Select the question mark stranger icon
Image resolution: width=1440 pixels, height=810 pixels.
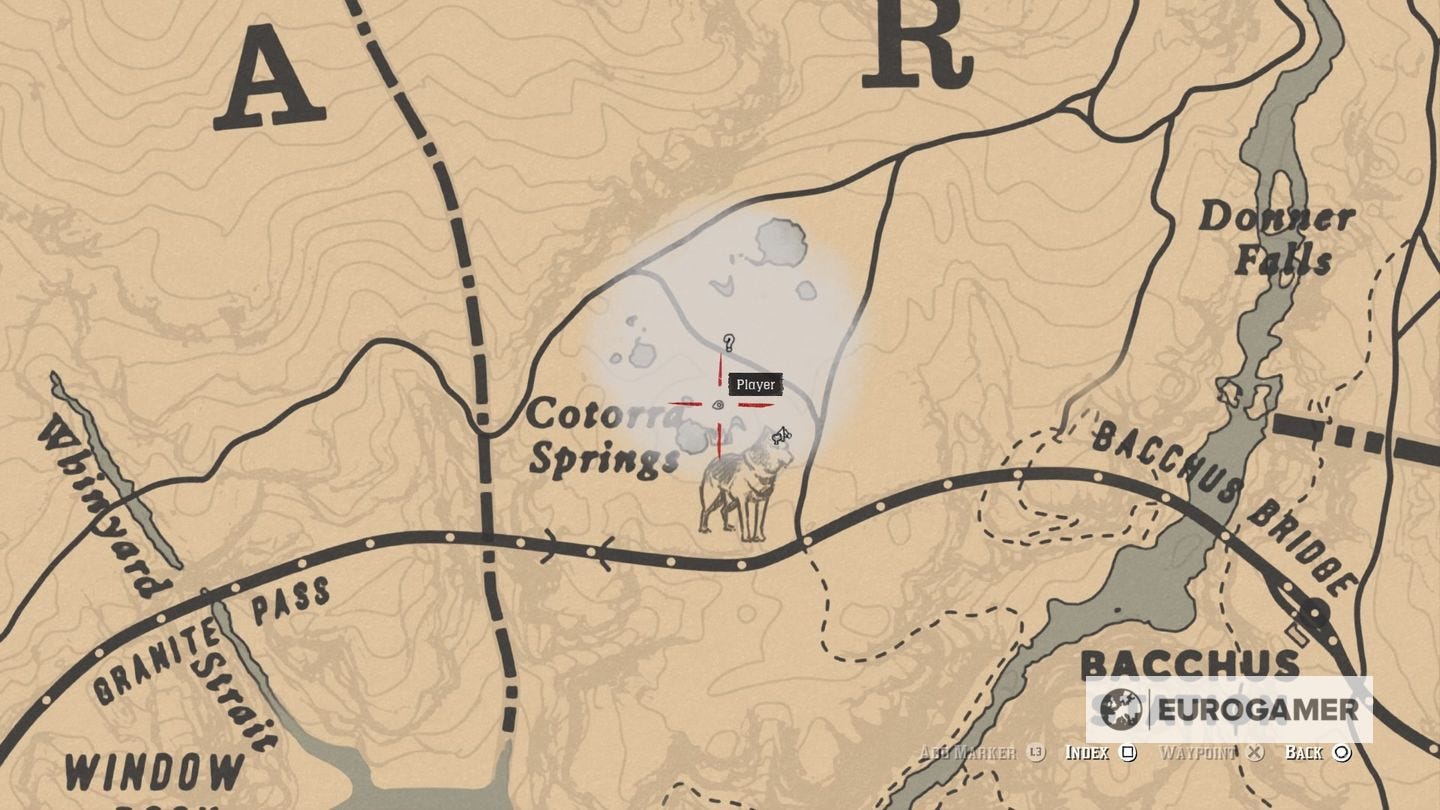[727, 343]
